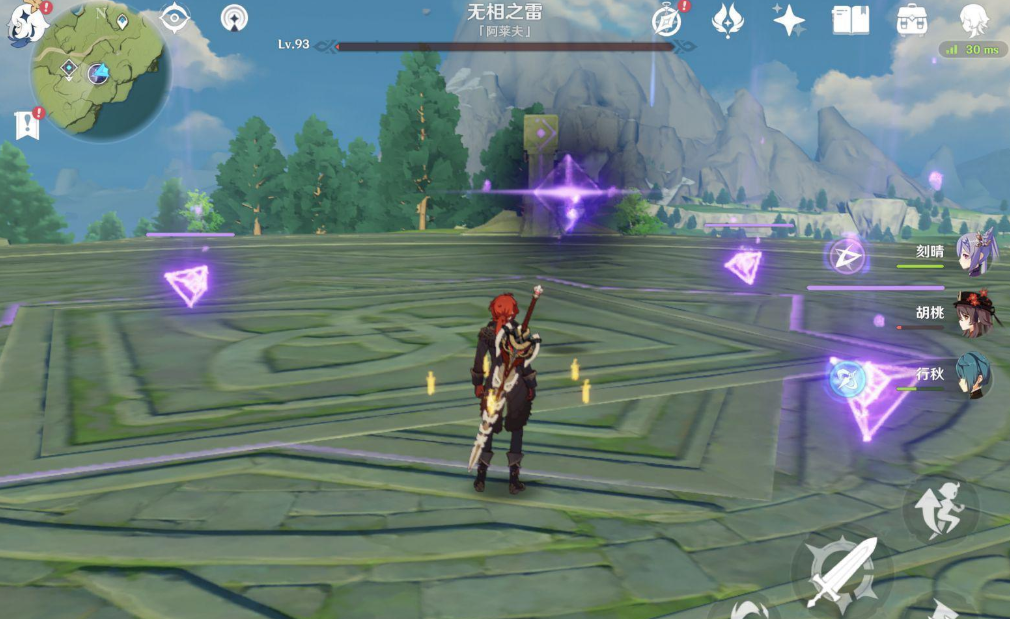This screenshot has height=619, width=1010.
Task: Open the quest bookmark icon
Action: click(x=26, y=125)
